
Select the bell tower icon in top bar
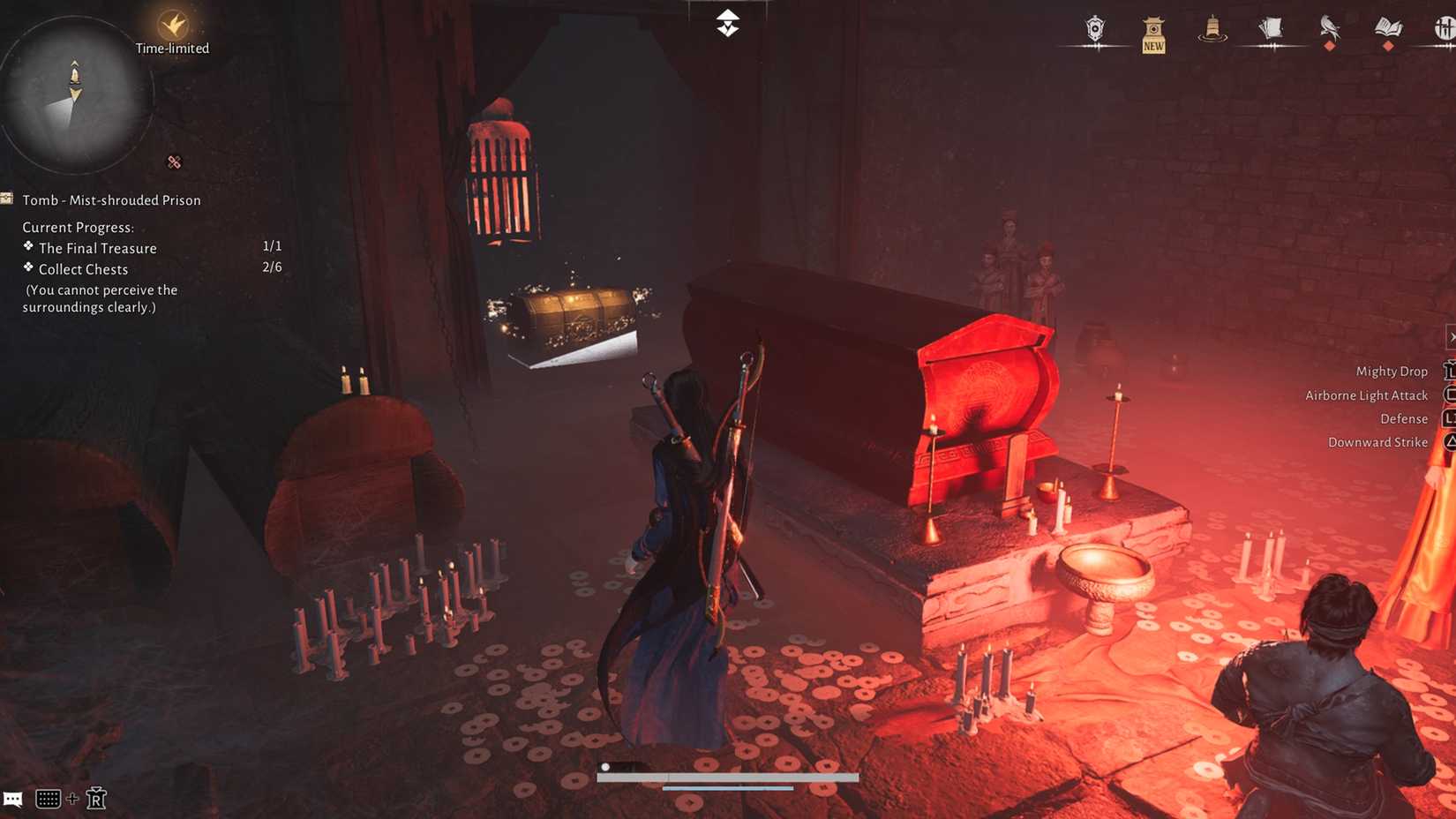1212,28
